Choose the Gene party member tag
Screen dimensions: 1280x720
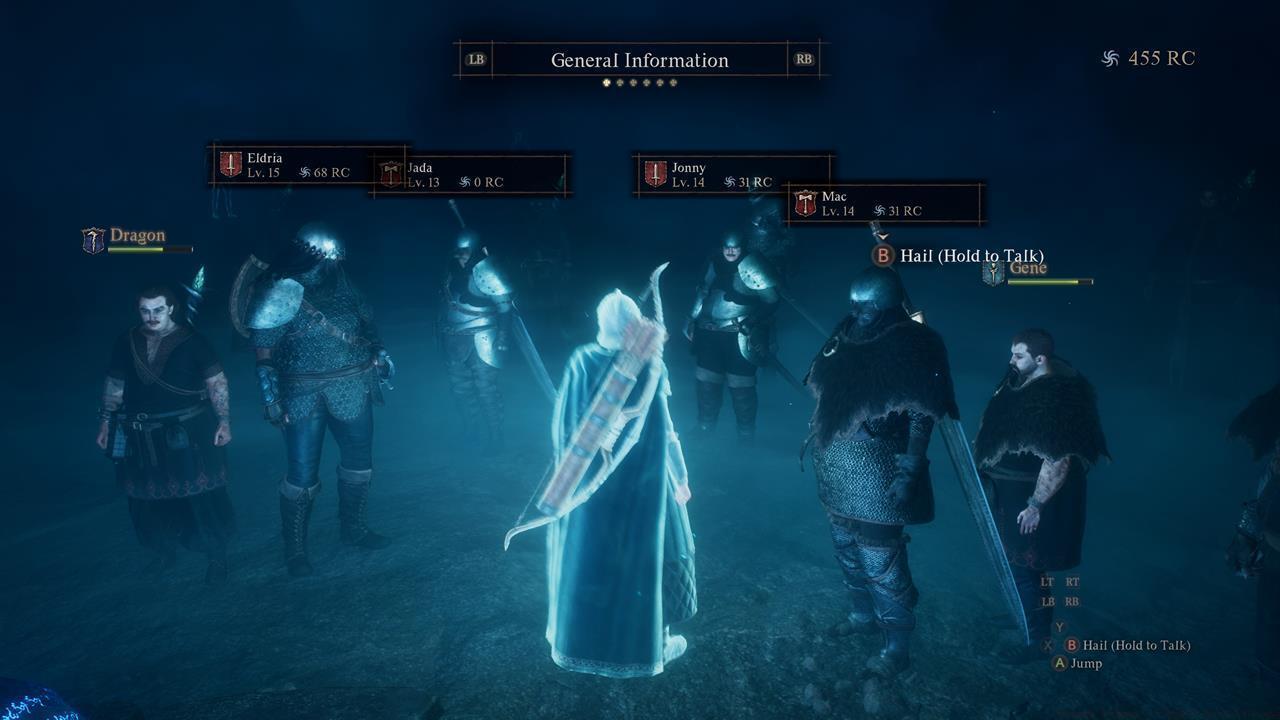1037,271
